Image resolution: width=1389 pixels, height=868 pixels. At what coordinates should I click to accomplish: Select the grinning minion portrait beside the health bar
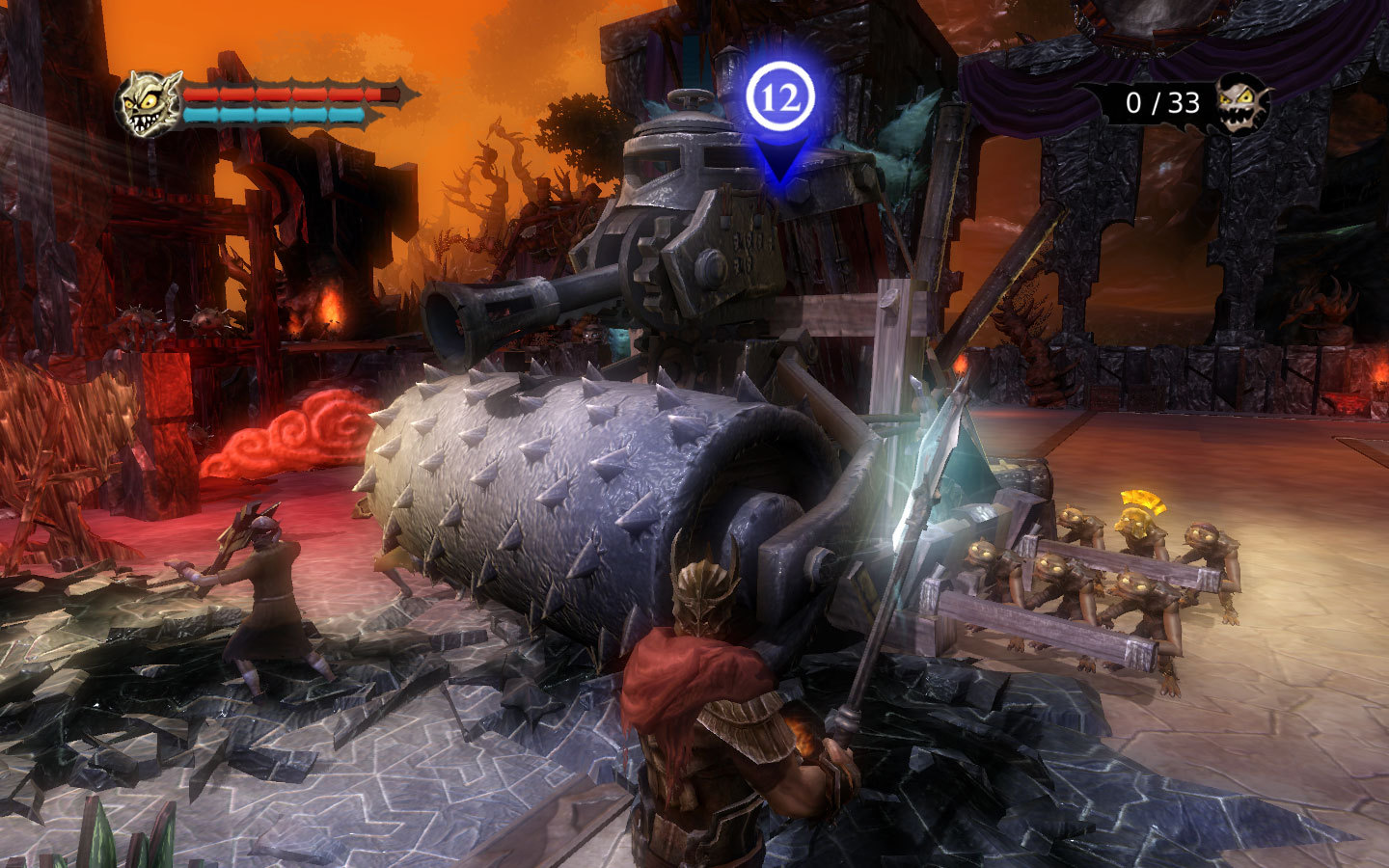150,103
